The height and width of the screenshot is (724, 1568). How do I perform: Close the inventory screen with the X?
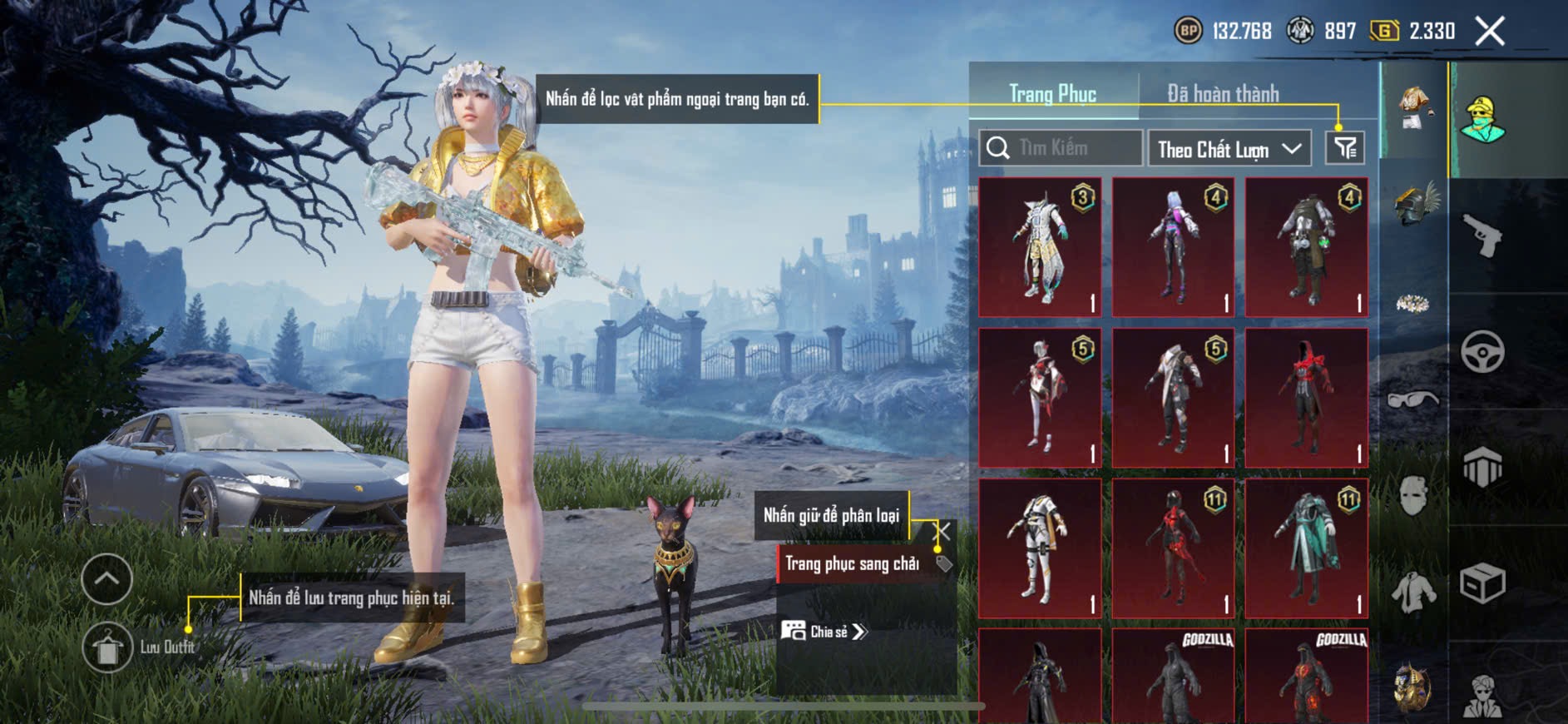point(1489,32)
